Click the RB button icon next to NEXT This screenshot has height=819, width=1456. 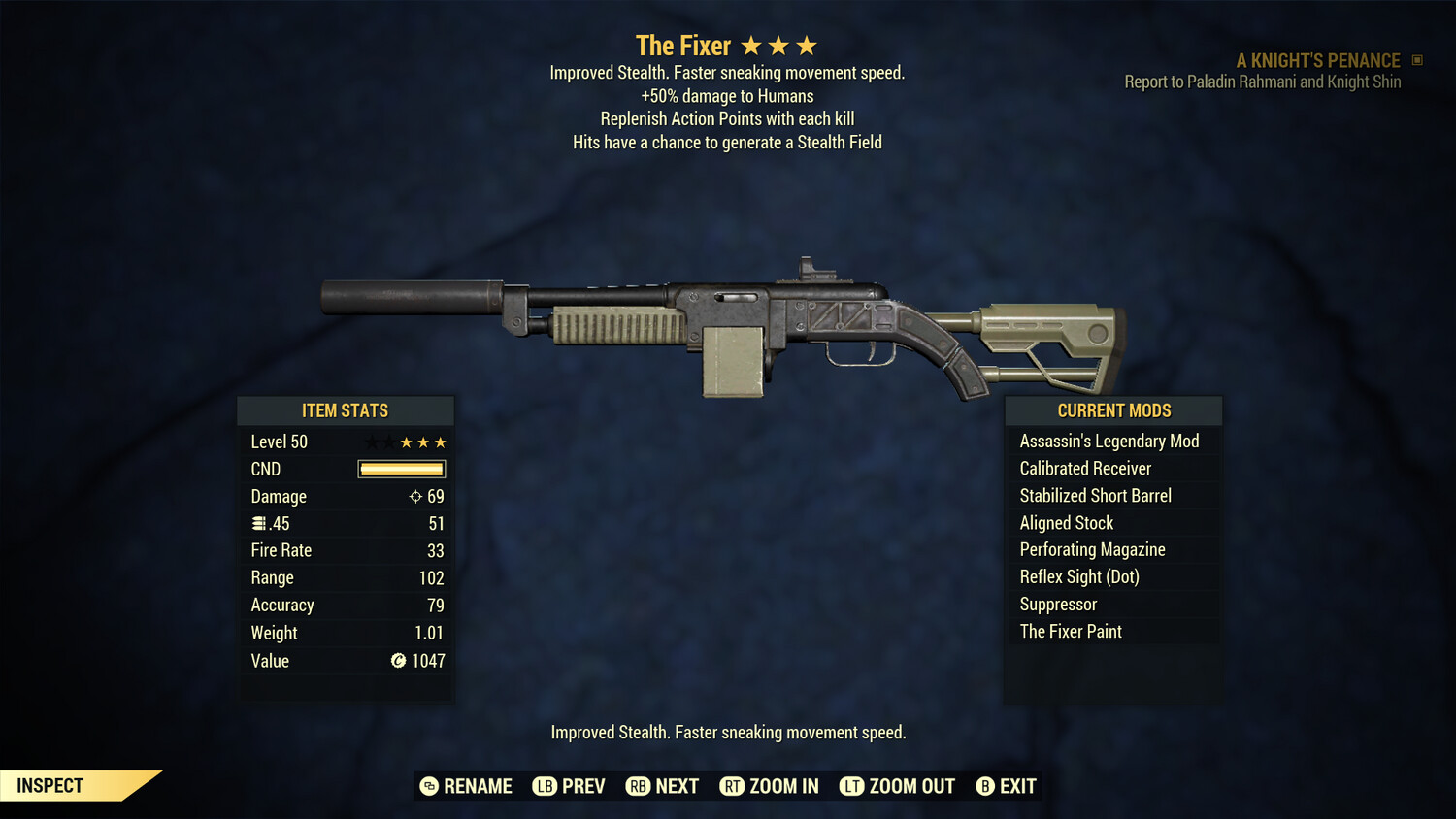point(639,786)
